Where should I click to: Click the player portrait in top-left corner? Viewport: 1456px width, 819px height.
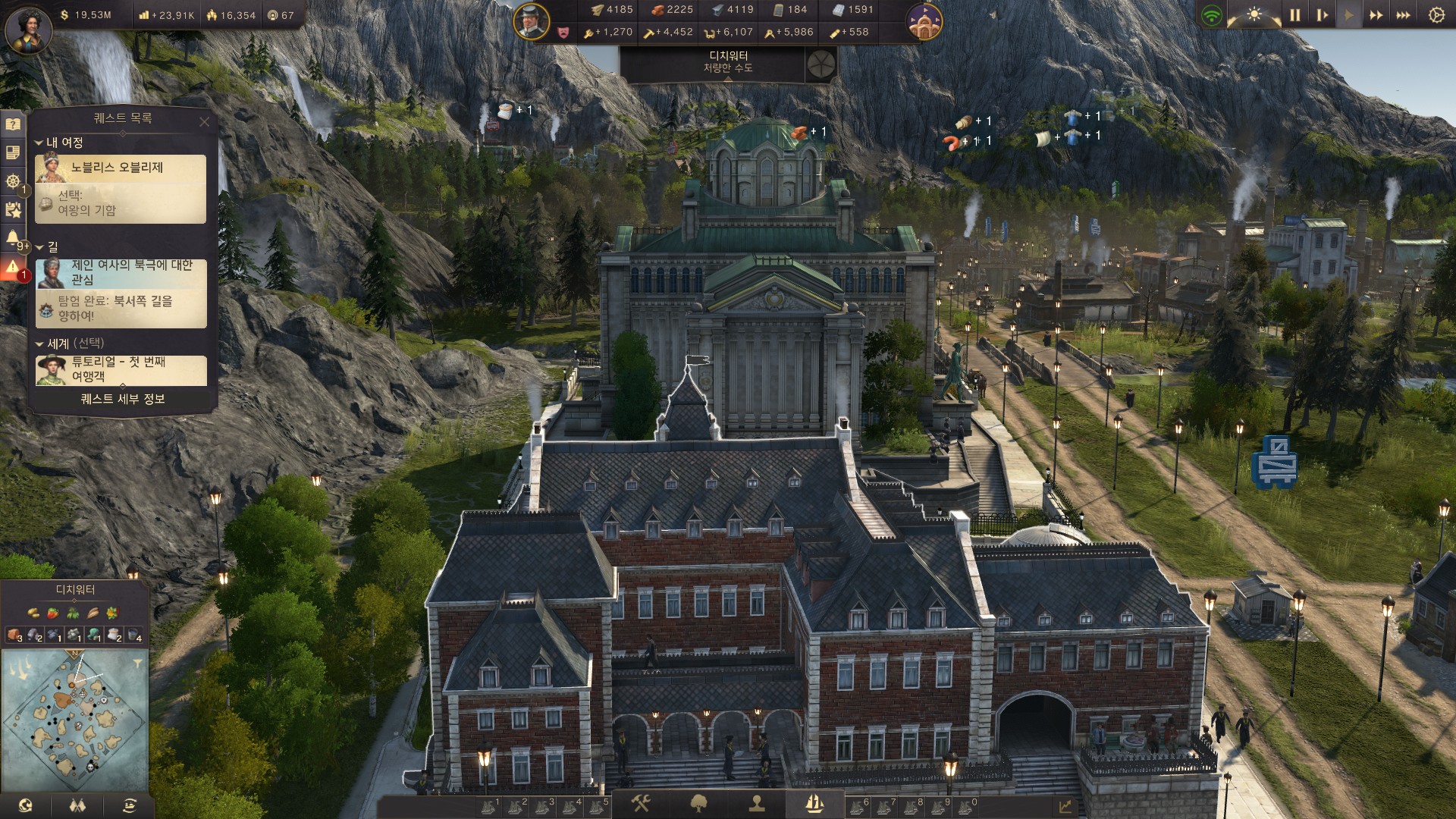click(x=29, y=29)
